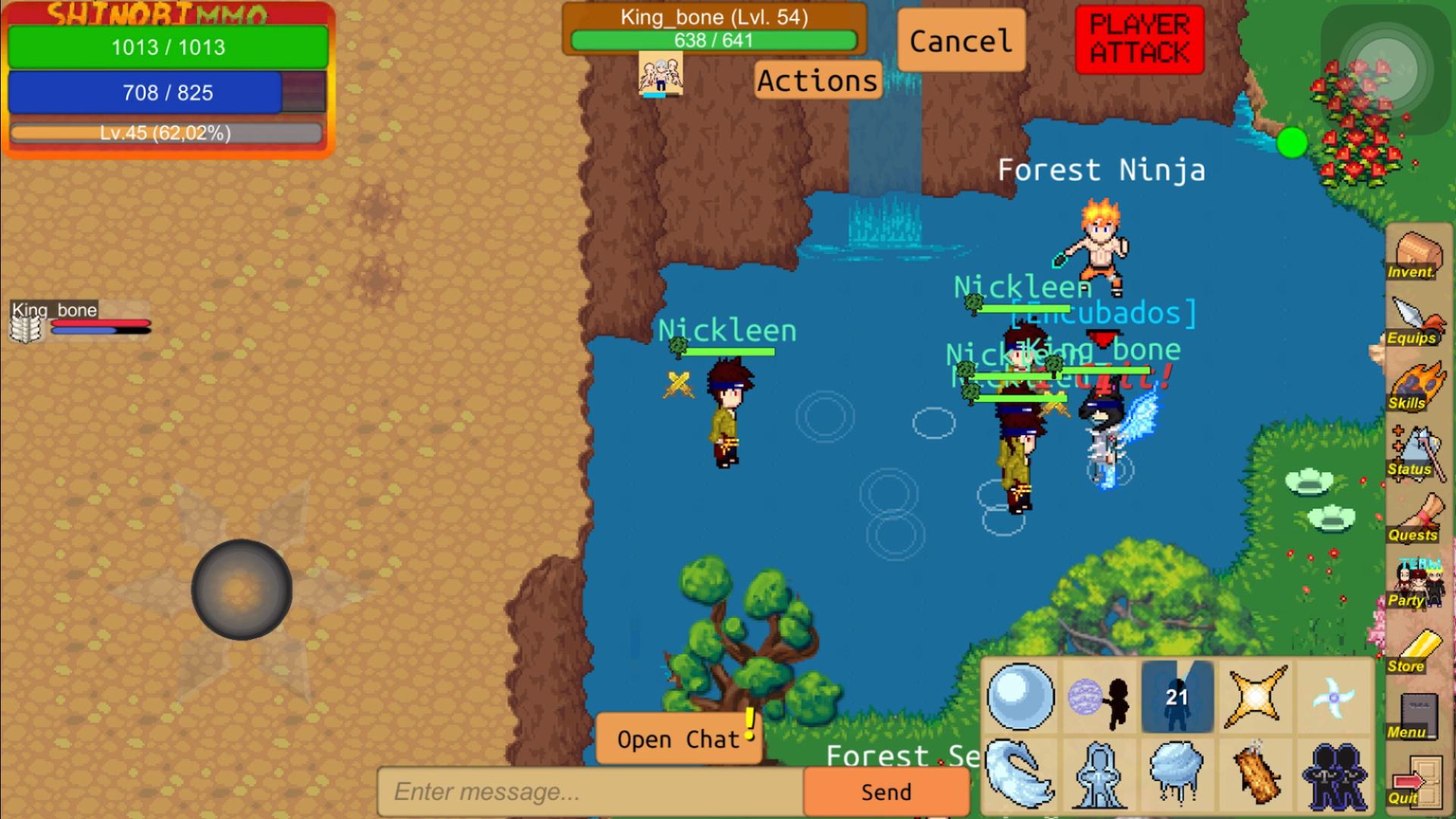Cancel the current target selection
The height and width of the screenshot is (819, 1456).
tap(960, 41)
